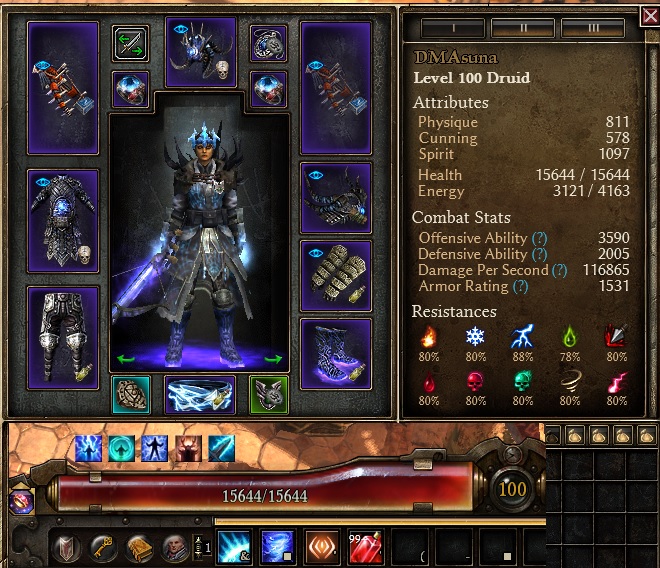This screenshot has height=568, width=660.
Task: Select the equipped leg armor slot
Action: (x=63, y=337)
